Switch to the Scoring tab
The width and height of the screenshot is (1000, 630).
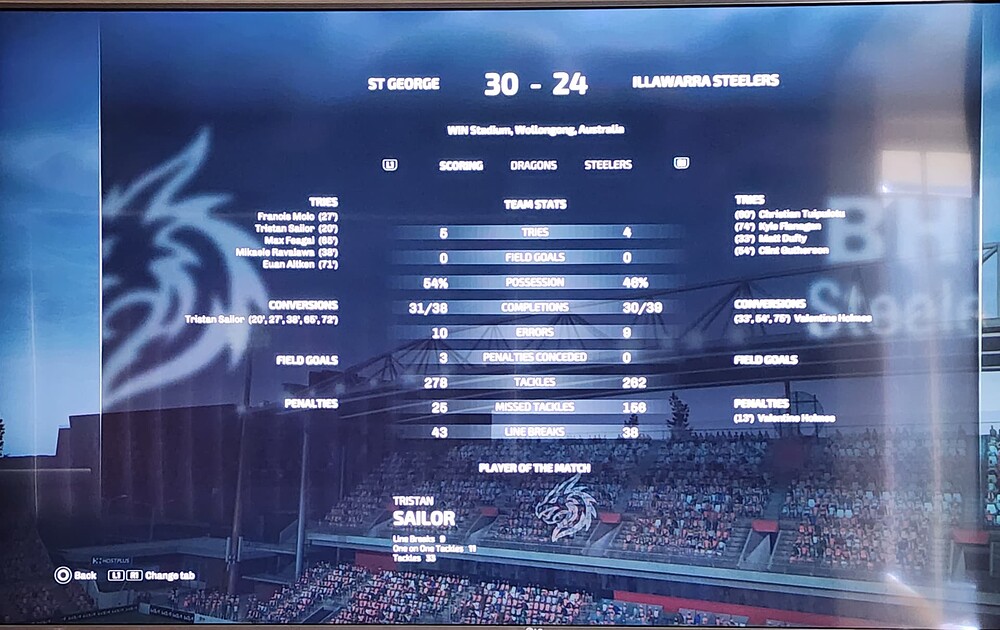pos(460,165)
